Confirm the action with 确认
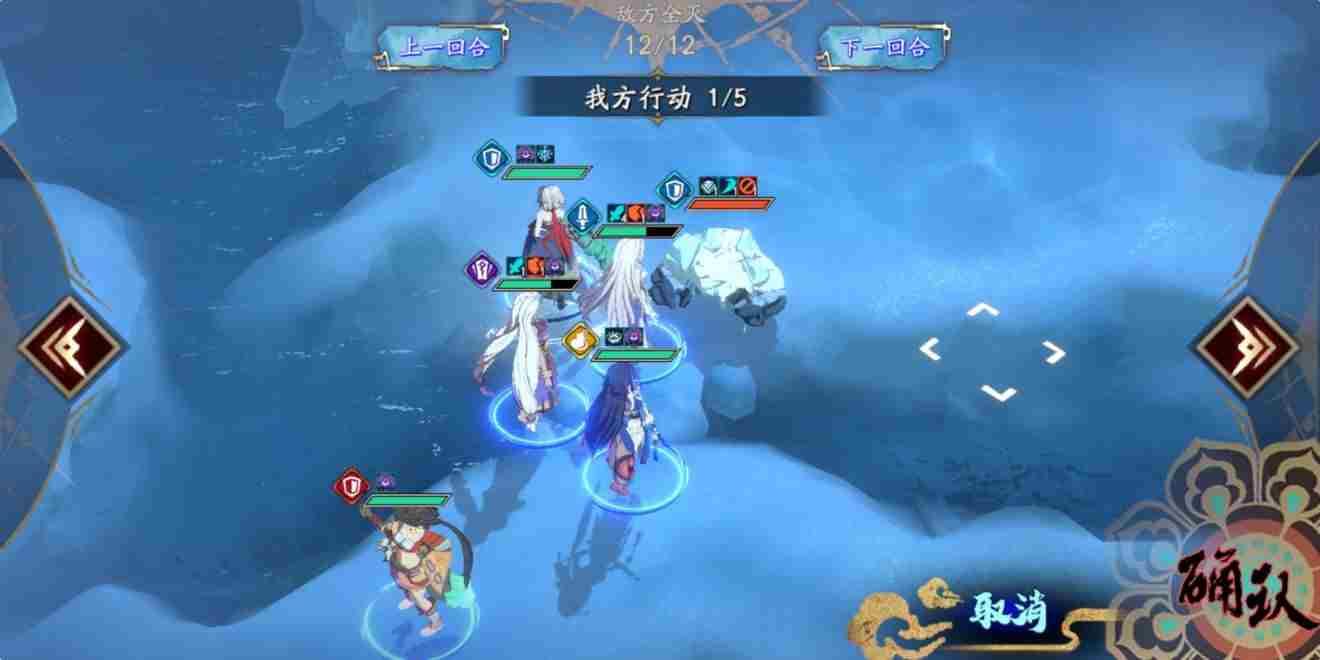This screenshot has height=660, width=1320. pos(1245,590)
